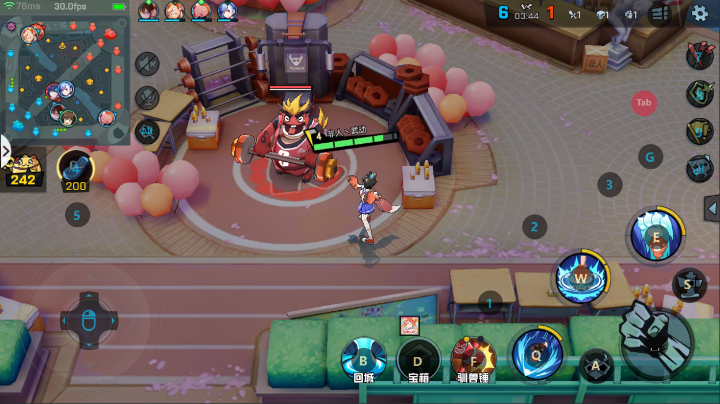Screen dimensions: 720x404
Task: Toggle the muted microphone icon
Action: tap(147, 97)
